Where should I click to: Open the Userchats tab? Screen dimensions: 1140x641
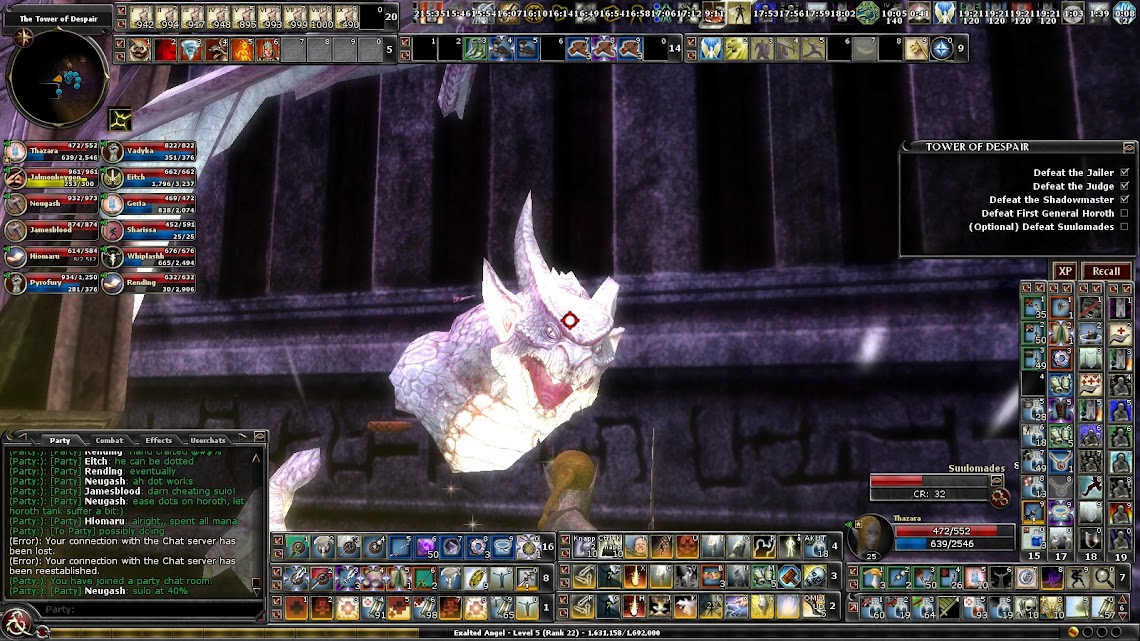click(x=208, y=440)
